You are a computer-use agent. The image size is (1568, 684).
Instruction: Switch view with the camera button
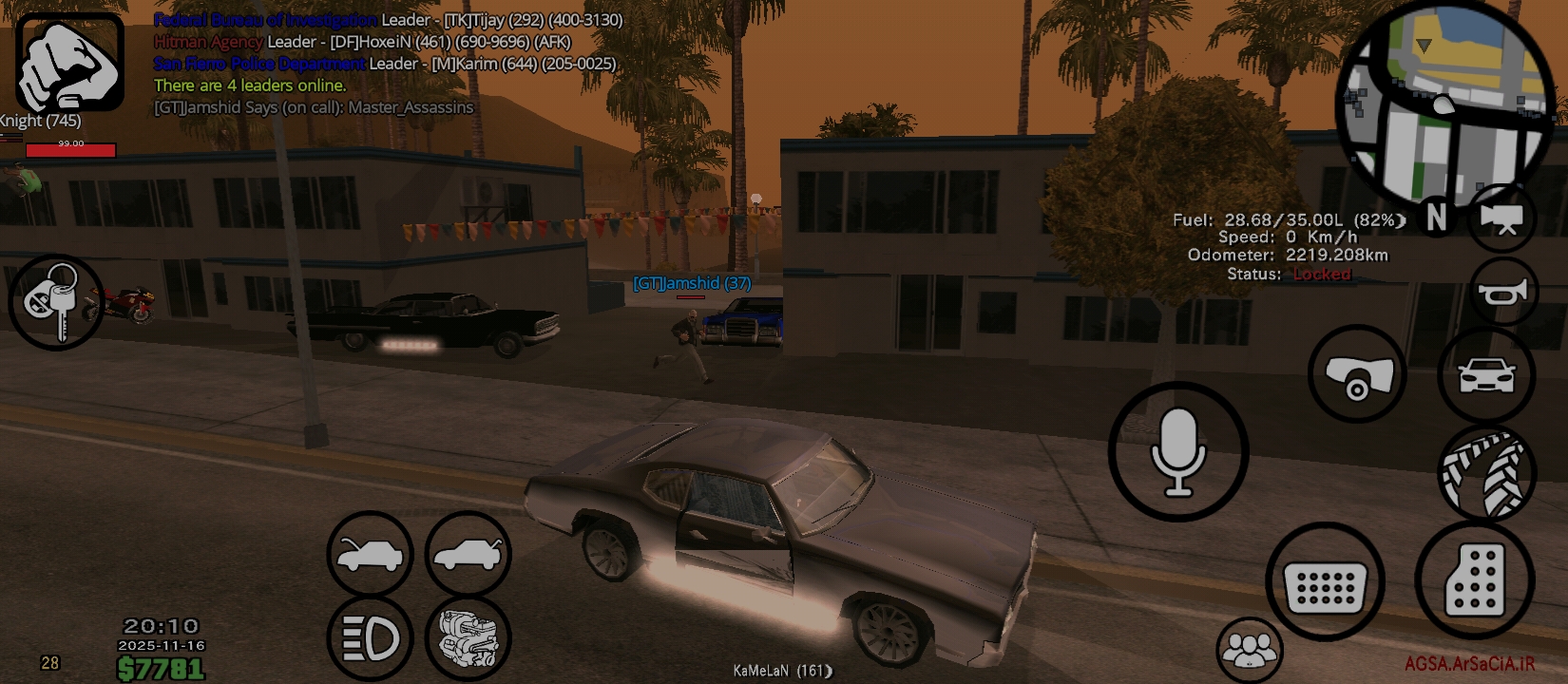click(x=1502, y=218)
